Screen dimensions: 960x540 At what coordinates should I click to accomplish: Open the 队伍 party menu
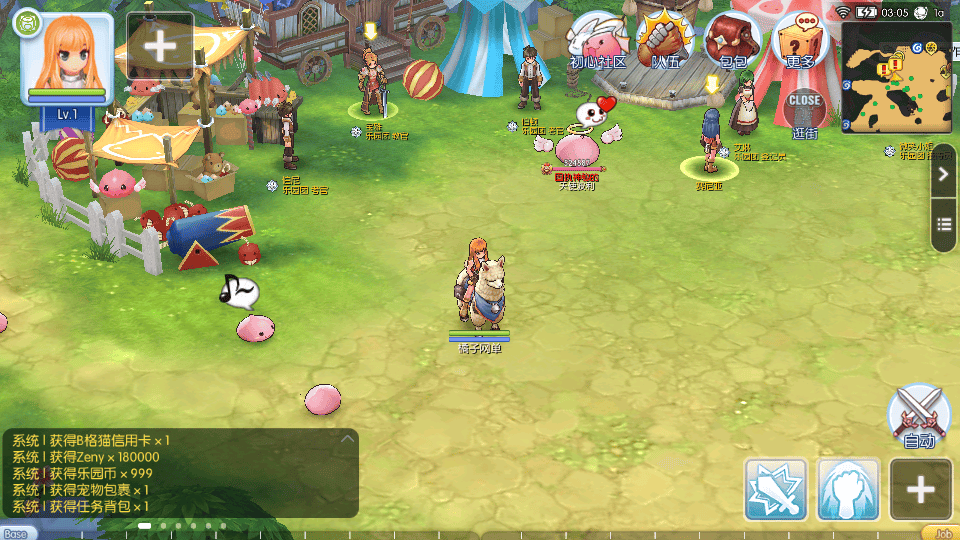click(x=665, y=42)
